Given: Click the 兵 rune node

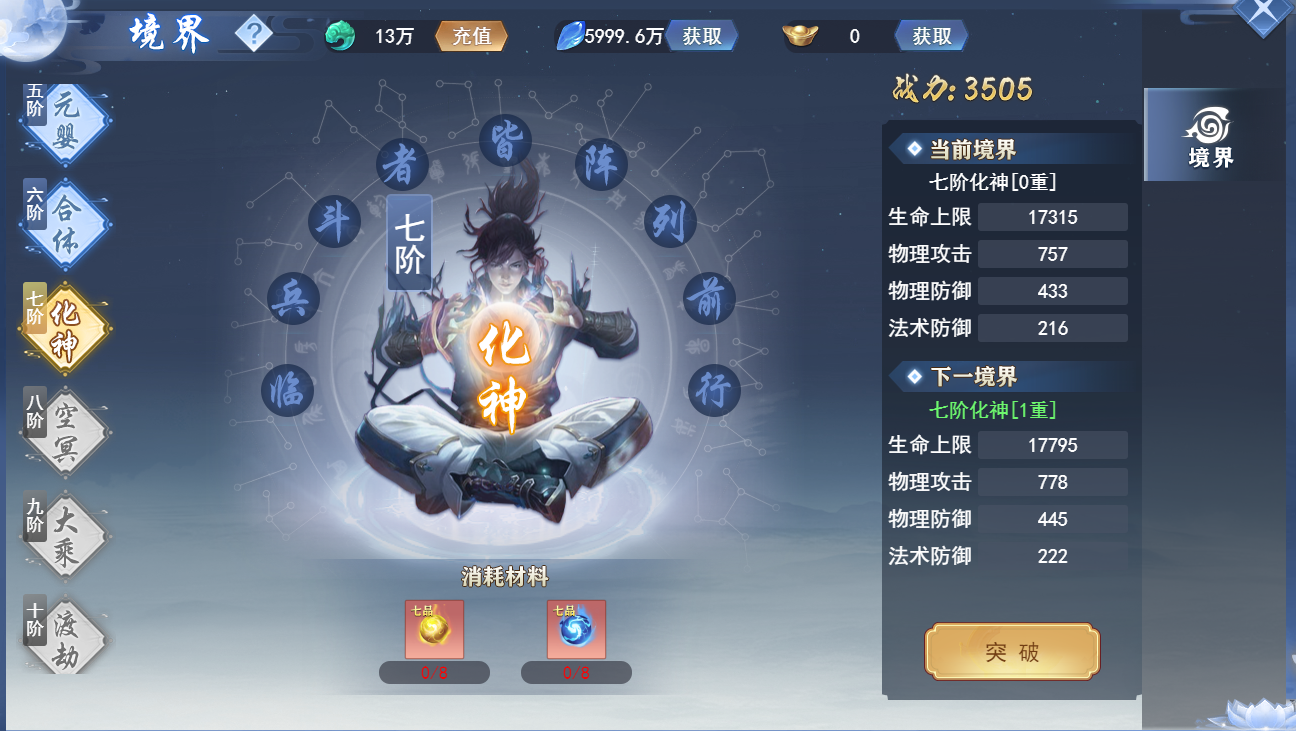Looking at the screenshot, I should click(294, 297).
